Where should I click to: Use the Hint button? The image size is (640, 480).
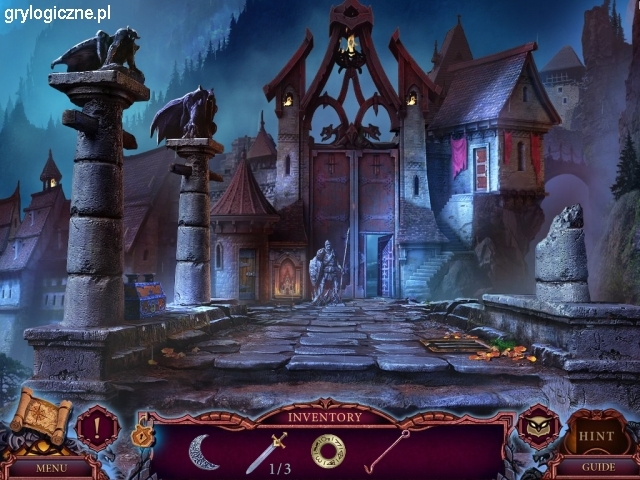pyautogui.click(x=598, y=437)
